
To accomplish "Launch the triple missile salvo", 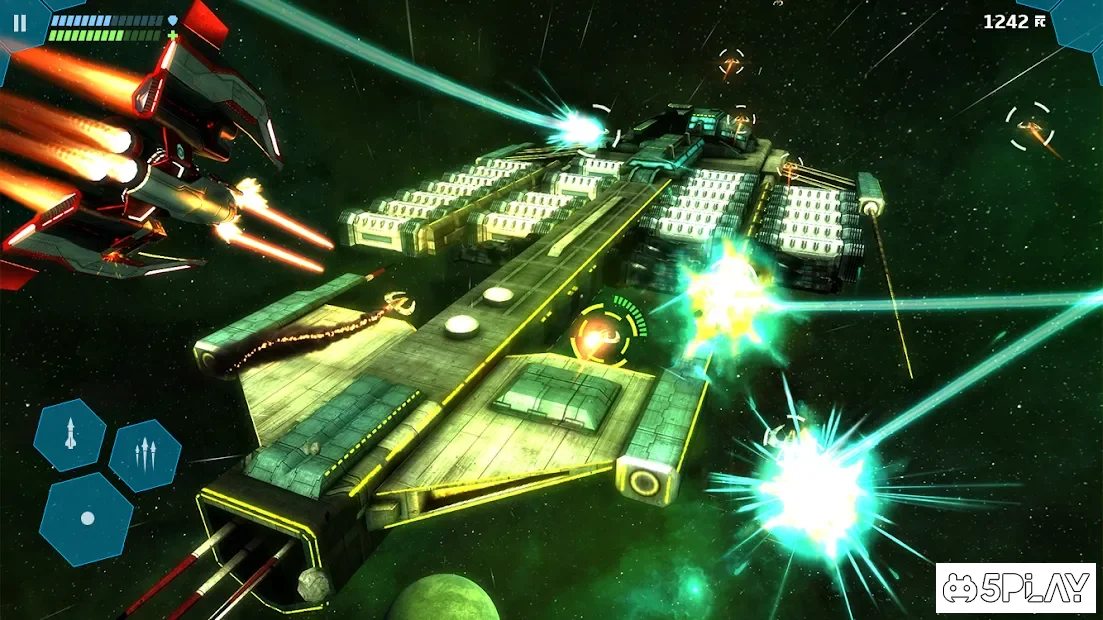I will 145,455.
